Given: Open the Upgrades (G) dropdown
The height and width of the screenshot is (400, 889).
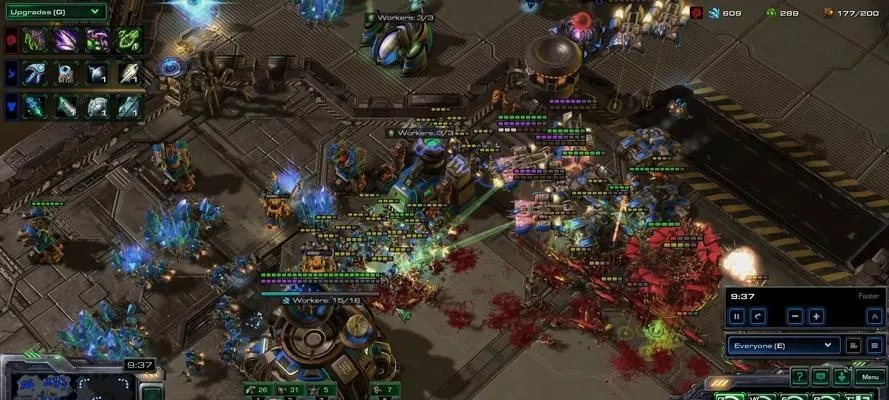Looking at the screenshot, I should click(56, 11).
